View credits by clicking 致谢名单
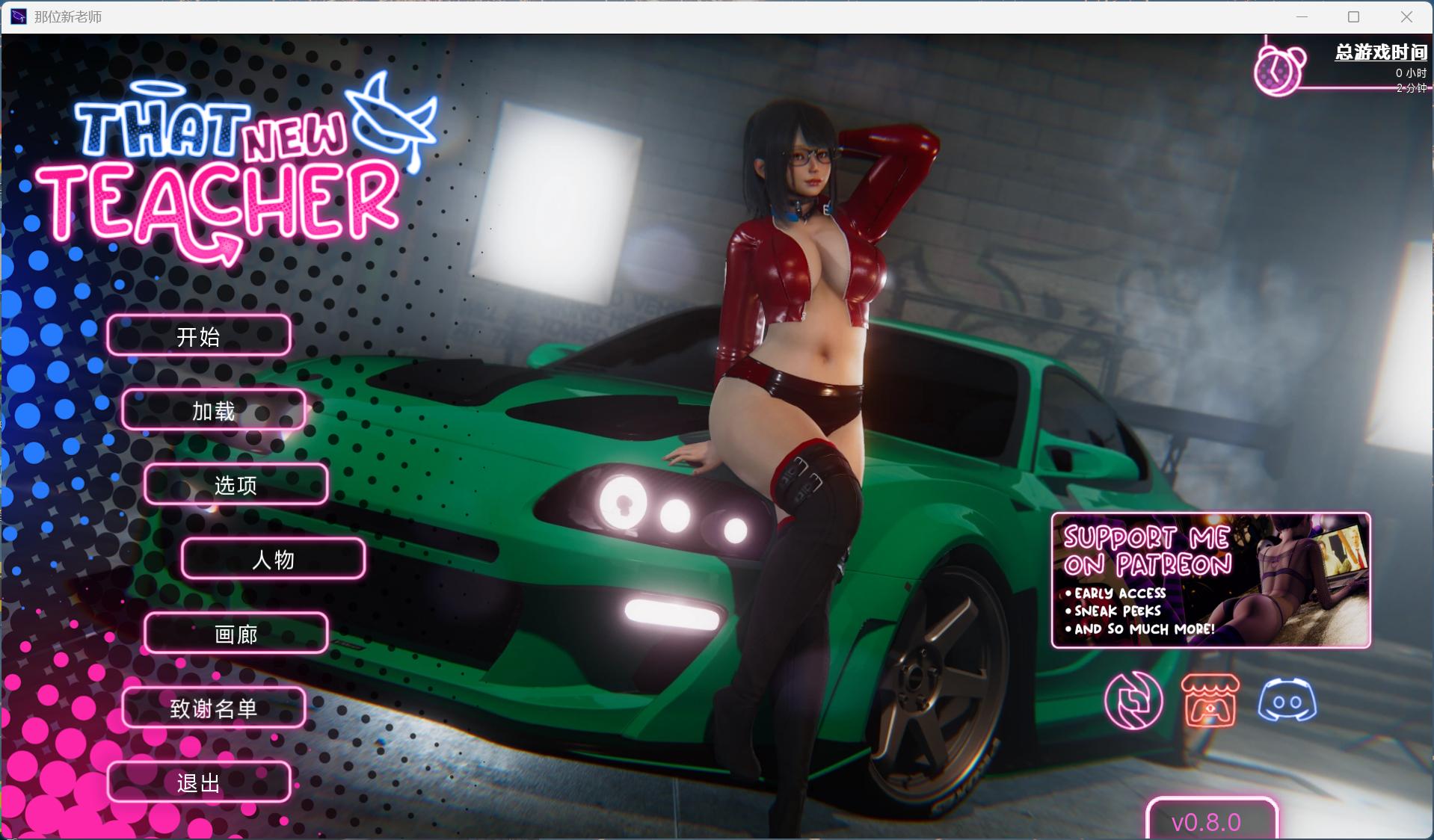The width and height of the screenshot is (1434, 840). (x=213, y=708)
